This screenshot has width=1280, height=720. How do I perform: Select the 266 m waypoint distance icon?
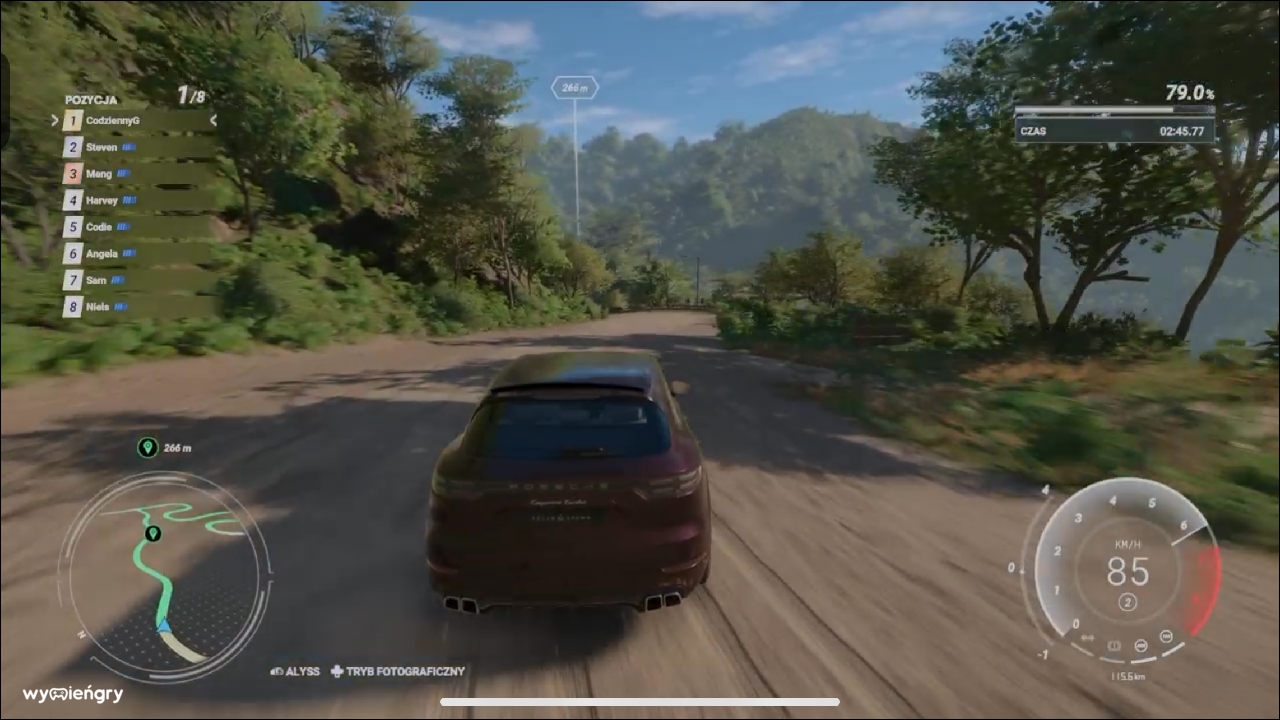pos(148,448)
